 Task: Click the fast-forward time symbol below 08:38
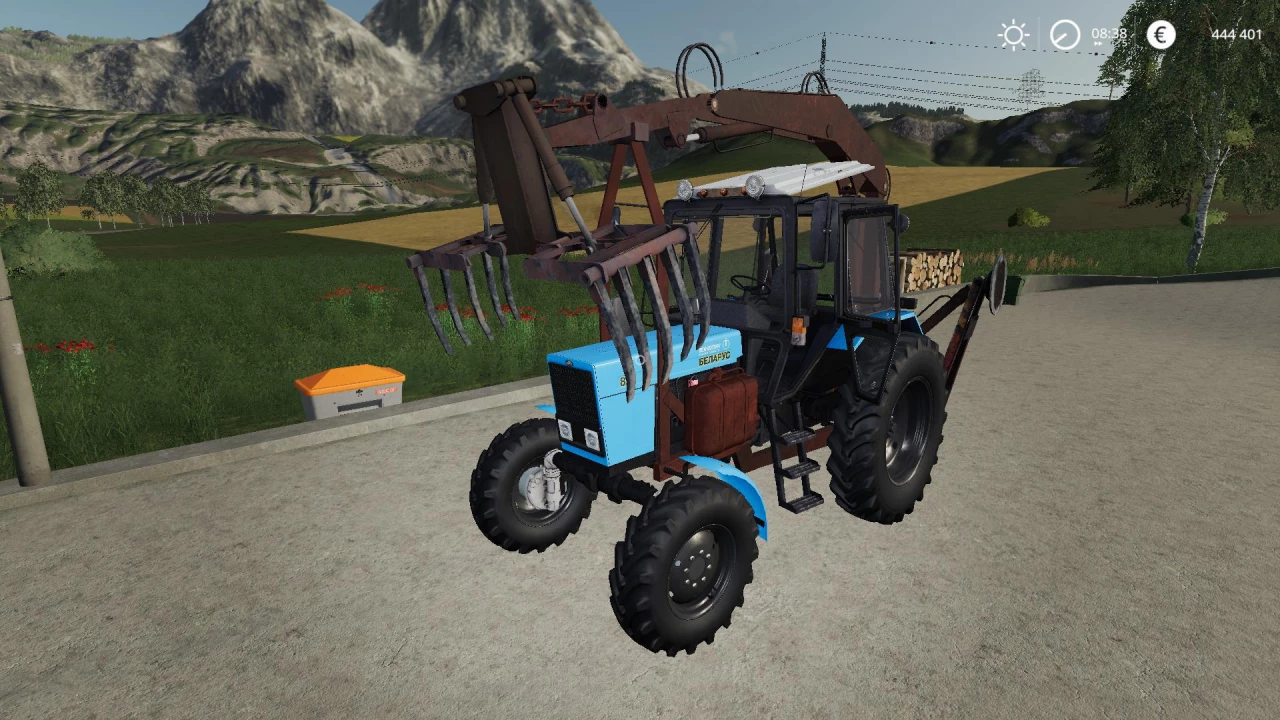(x=1098, y=45)
